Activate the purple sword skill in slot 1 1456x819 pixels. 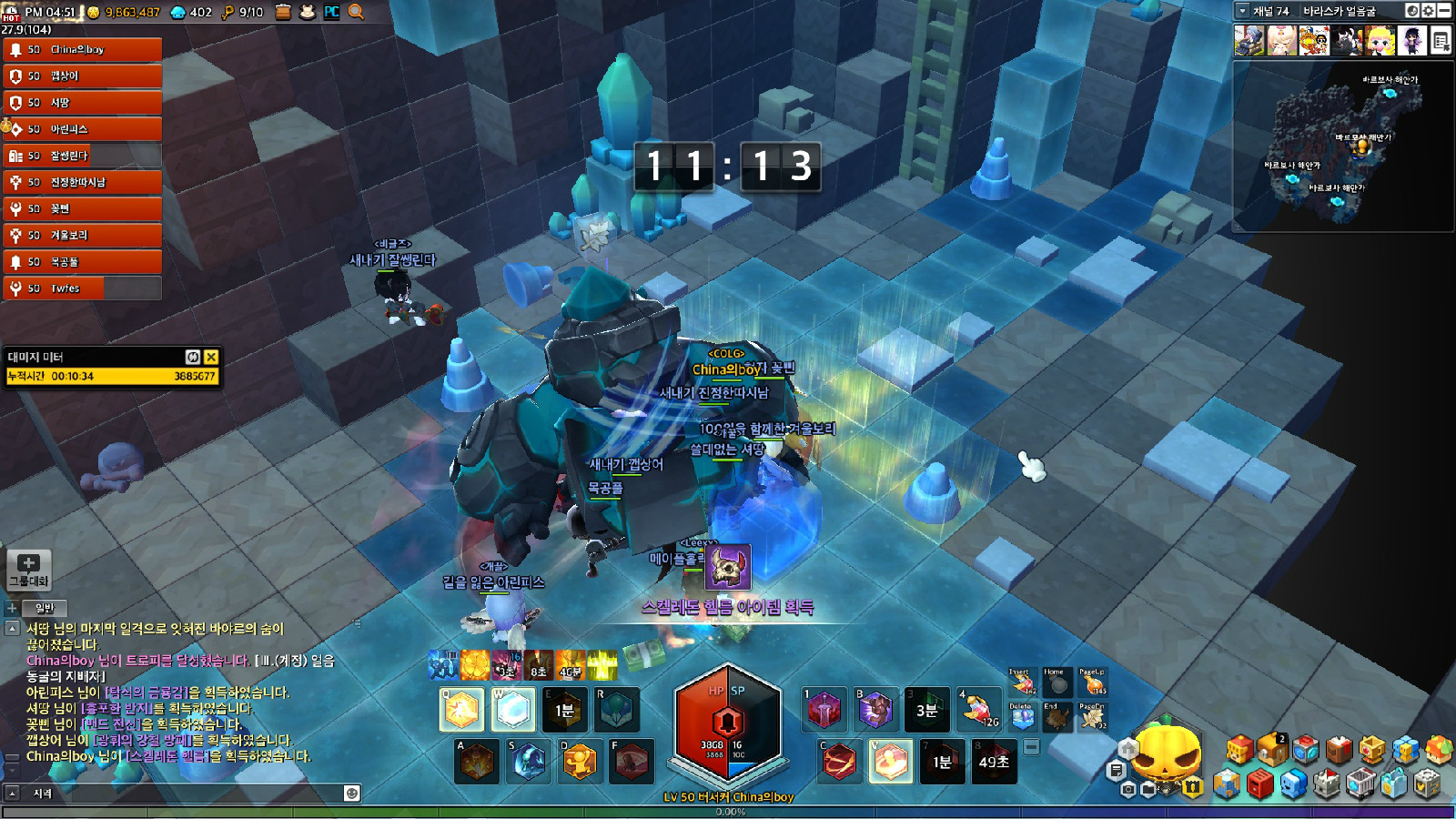[824, 710]
